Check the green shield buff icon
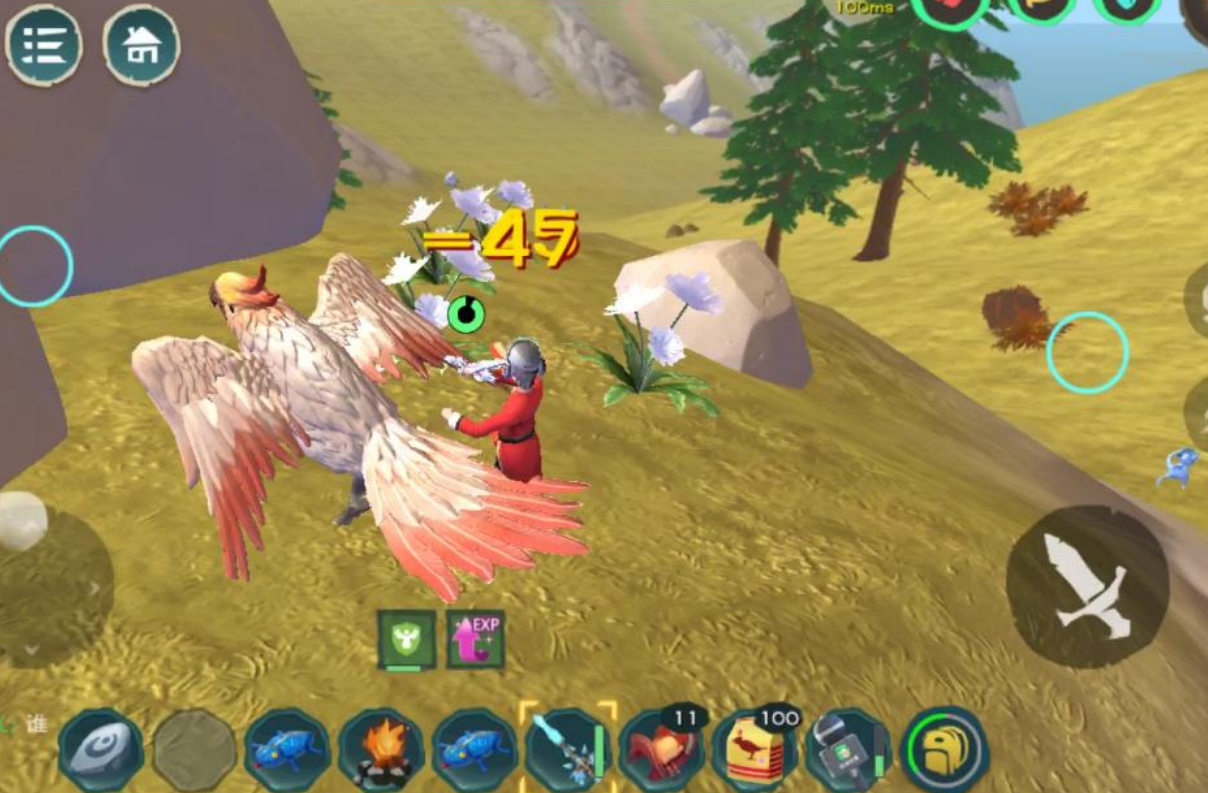This screenshot has width=1208, height=793. click(406, 639)
